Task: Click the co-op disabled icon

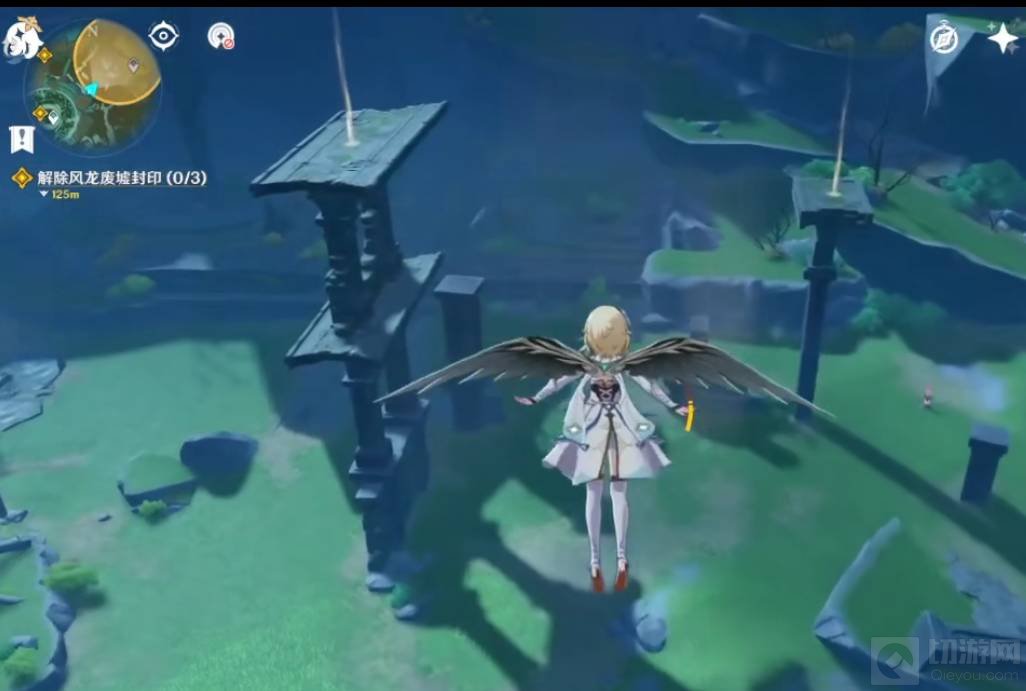Action: [x=221, y=37]
